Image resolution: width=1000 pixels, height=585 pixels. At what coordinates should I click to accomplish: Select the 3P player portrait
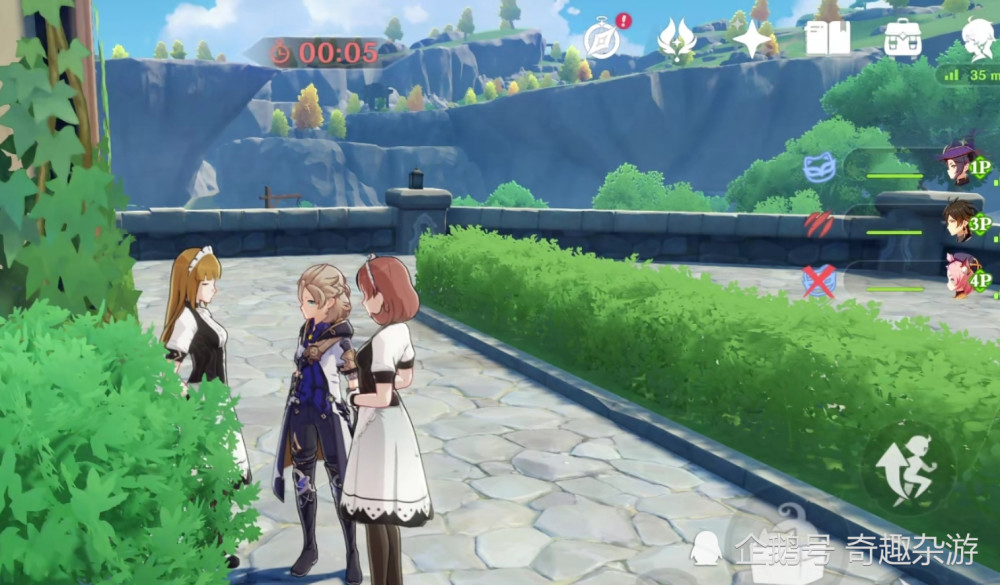point(960,220)
